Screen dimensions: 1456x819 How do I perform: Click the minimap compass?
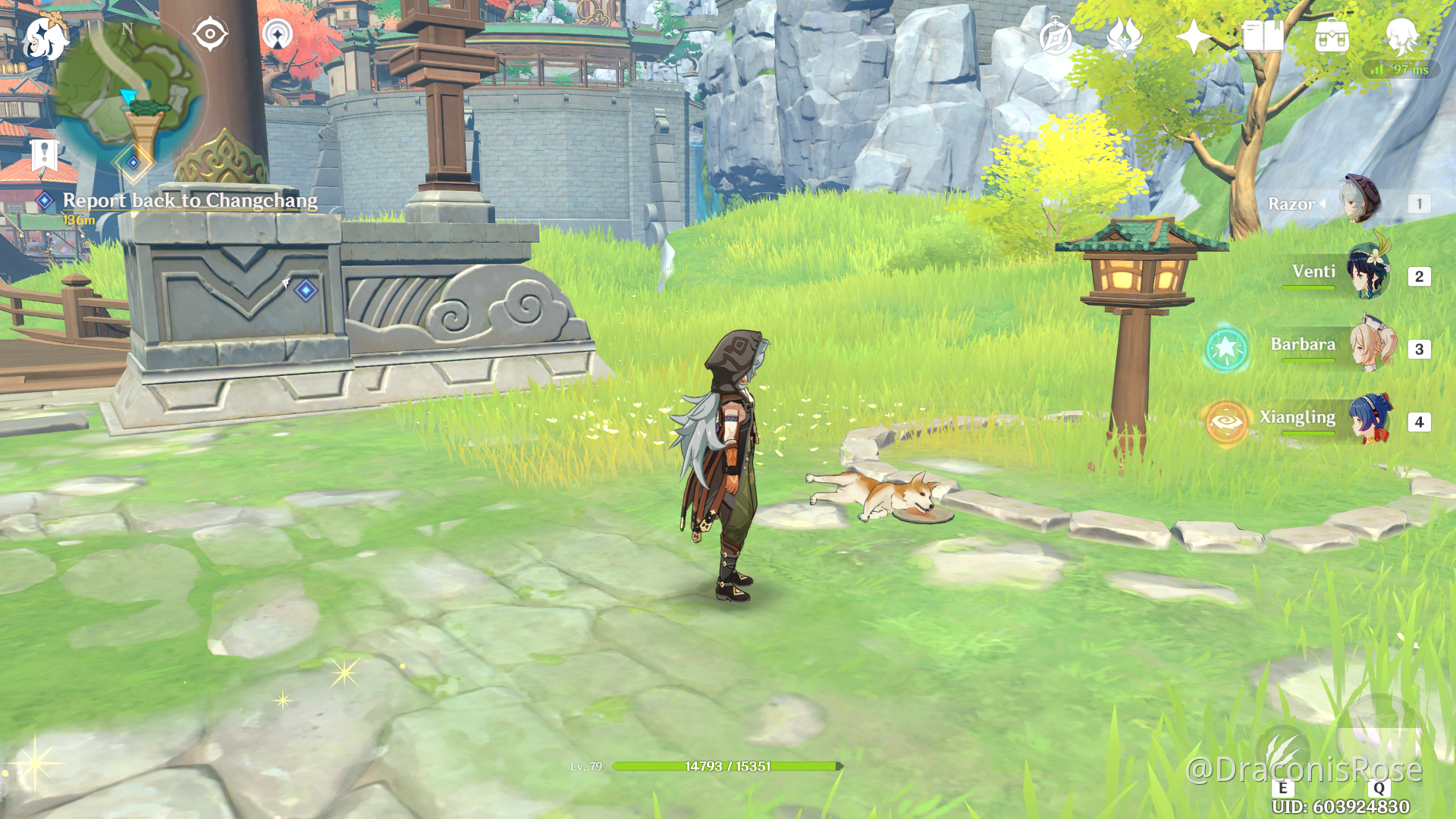tap(127, 29)
